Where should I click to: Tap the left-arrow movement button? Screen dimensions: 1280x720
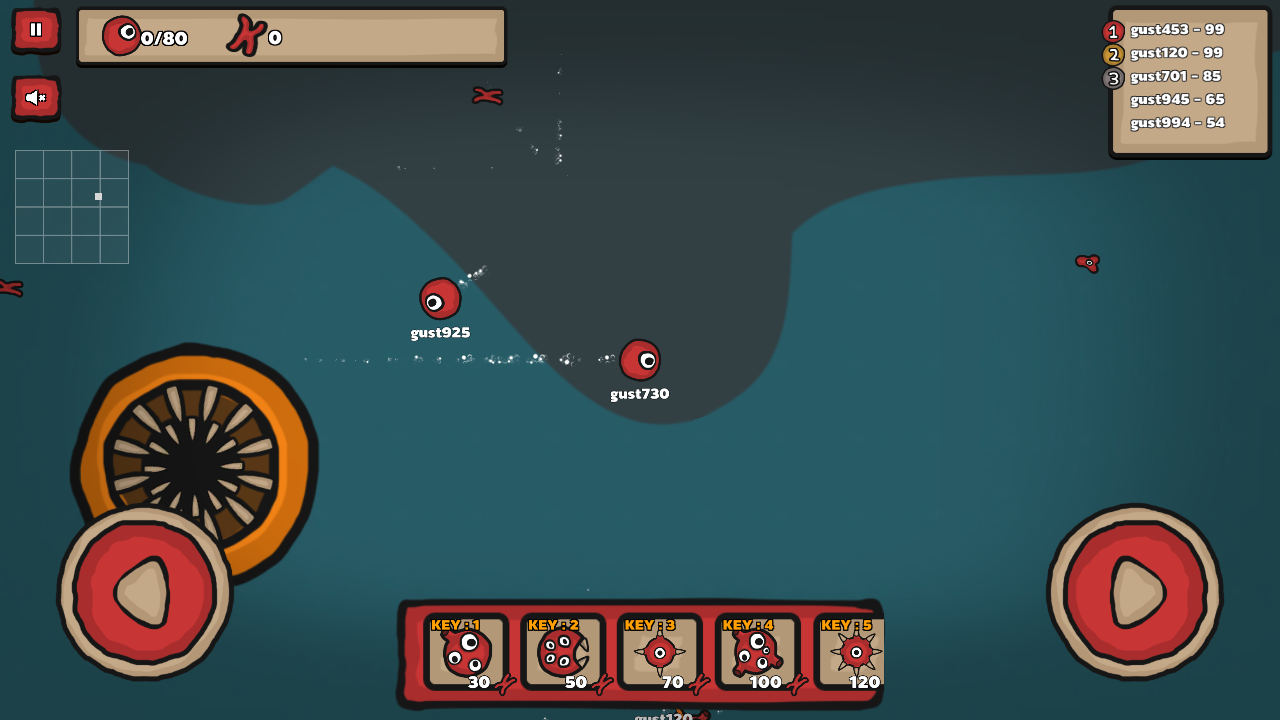click(x=145, y=592)
